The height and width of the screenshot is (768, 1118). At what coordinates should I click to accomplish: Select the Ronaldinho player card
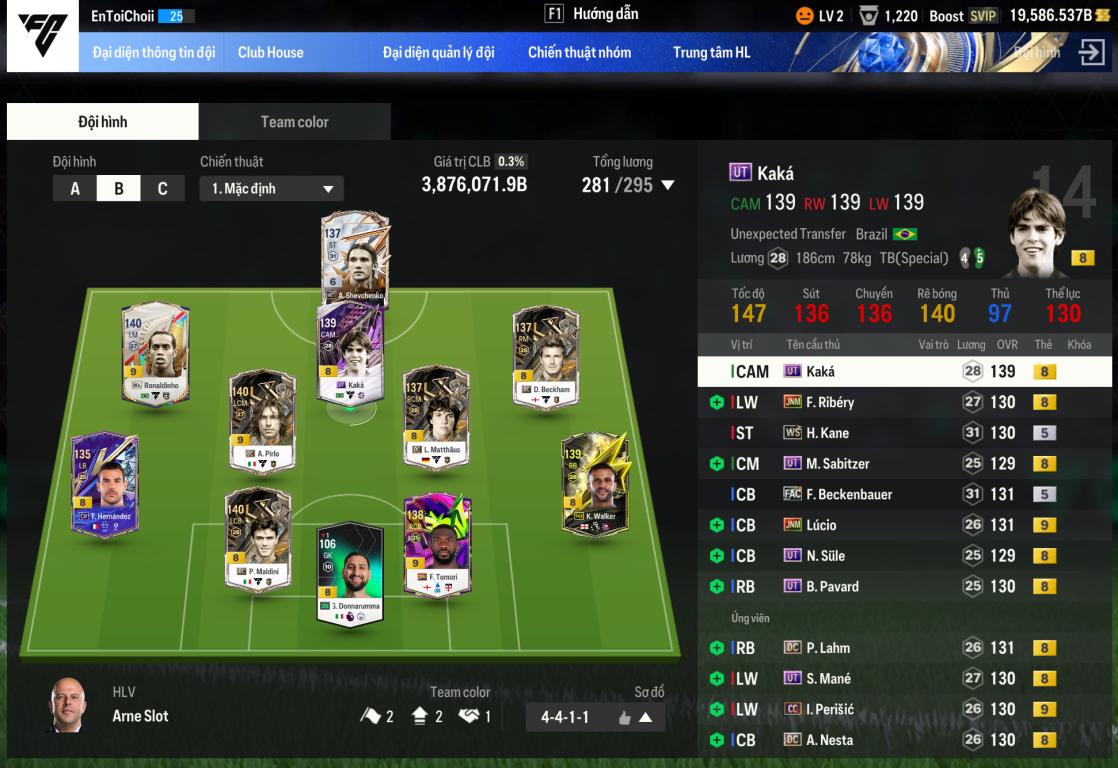point(155,352)
